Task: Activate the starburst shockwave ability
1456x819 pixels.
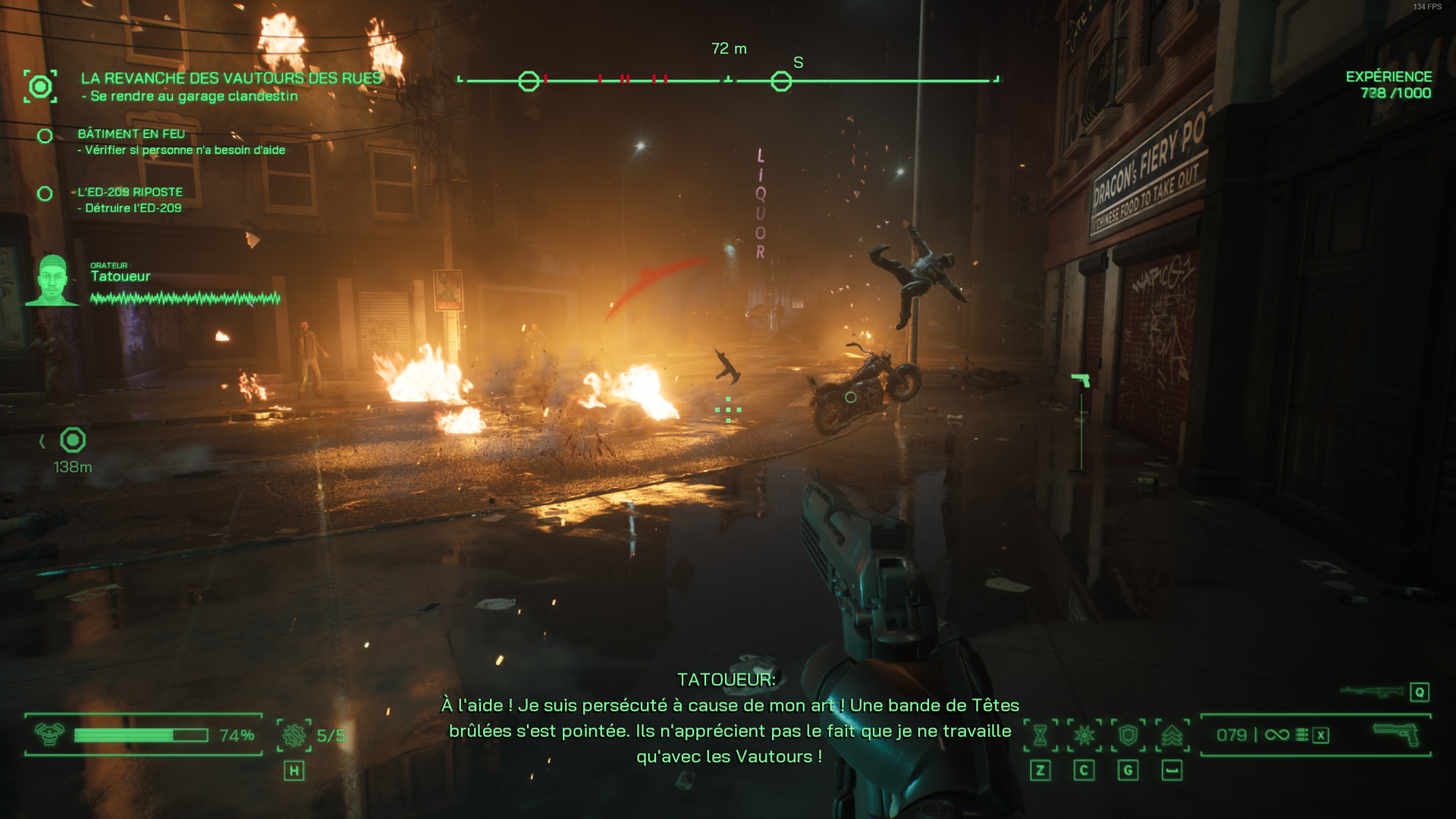Action: (x=1084, y=735)
